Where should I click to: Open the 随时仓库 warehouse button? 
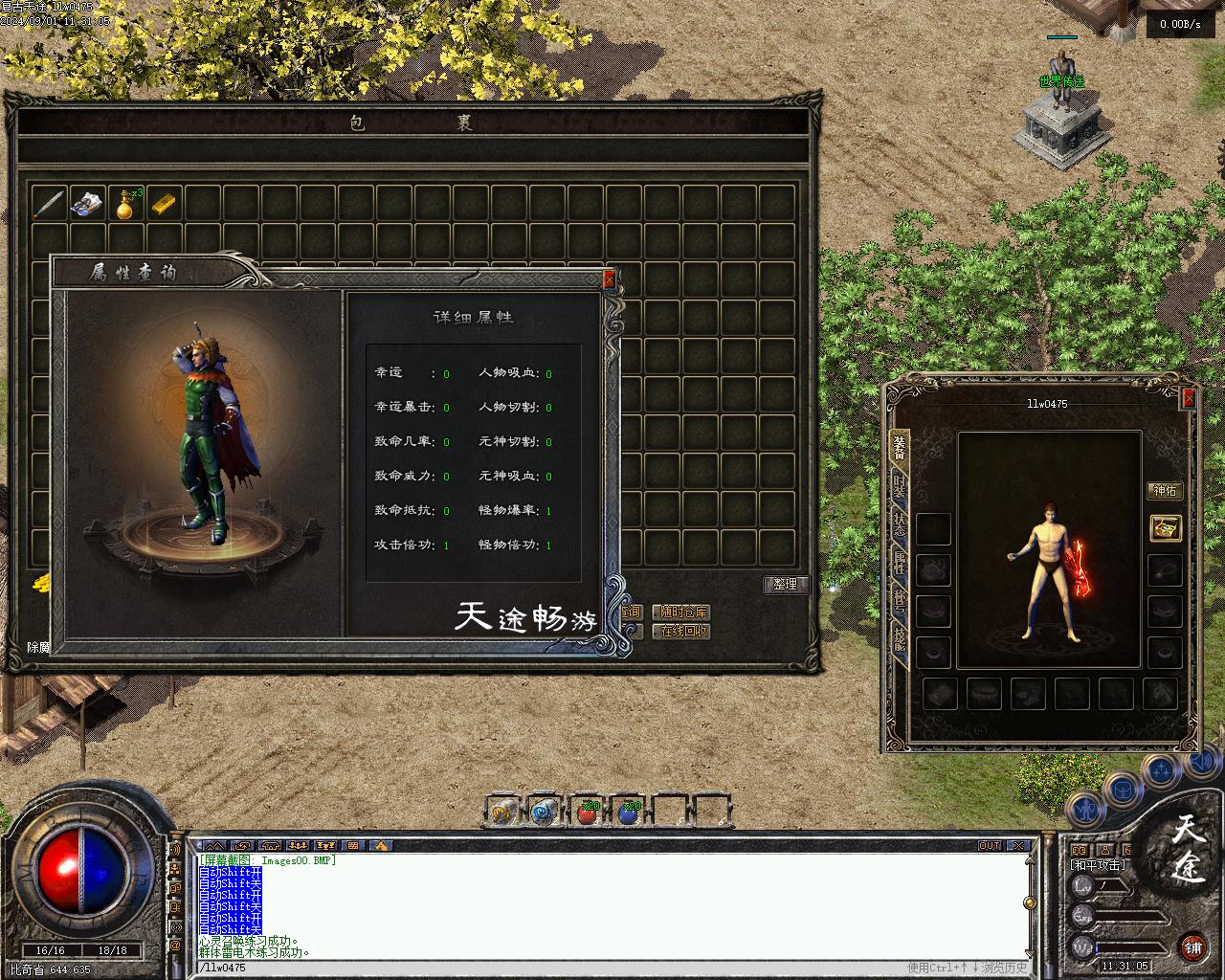(x=681, y=612)
